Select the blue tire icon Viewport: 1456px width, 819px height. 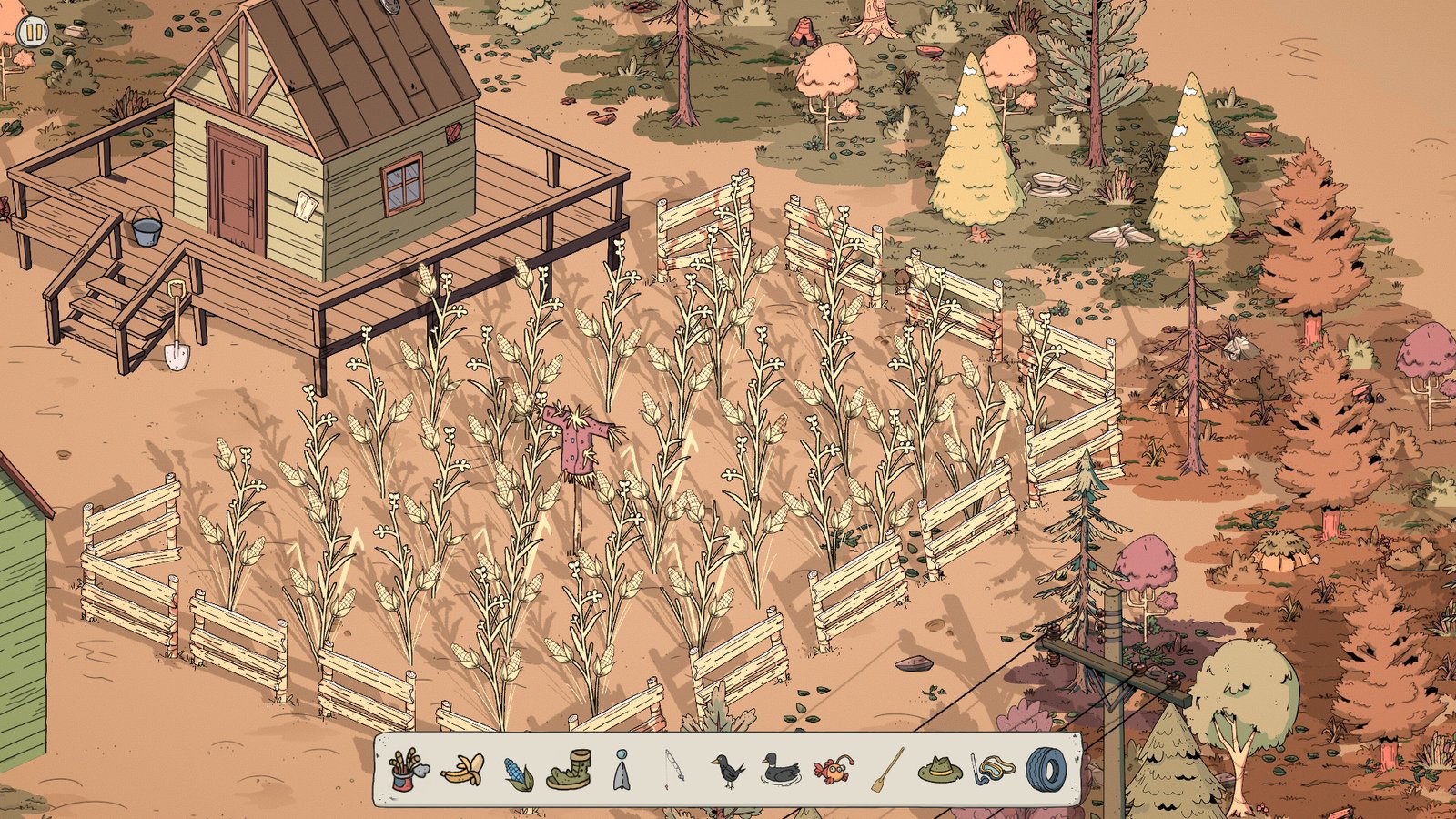tap(1045, 770)
